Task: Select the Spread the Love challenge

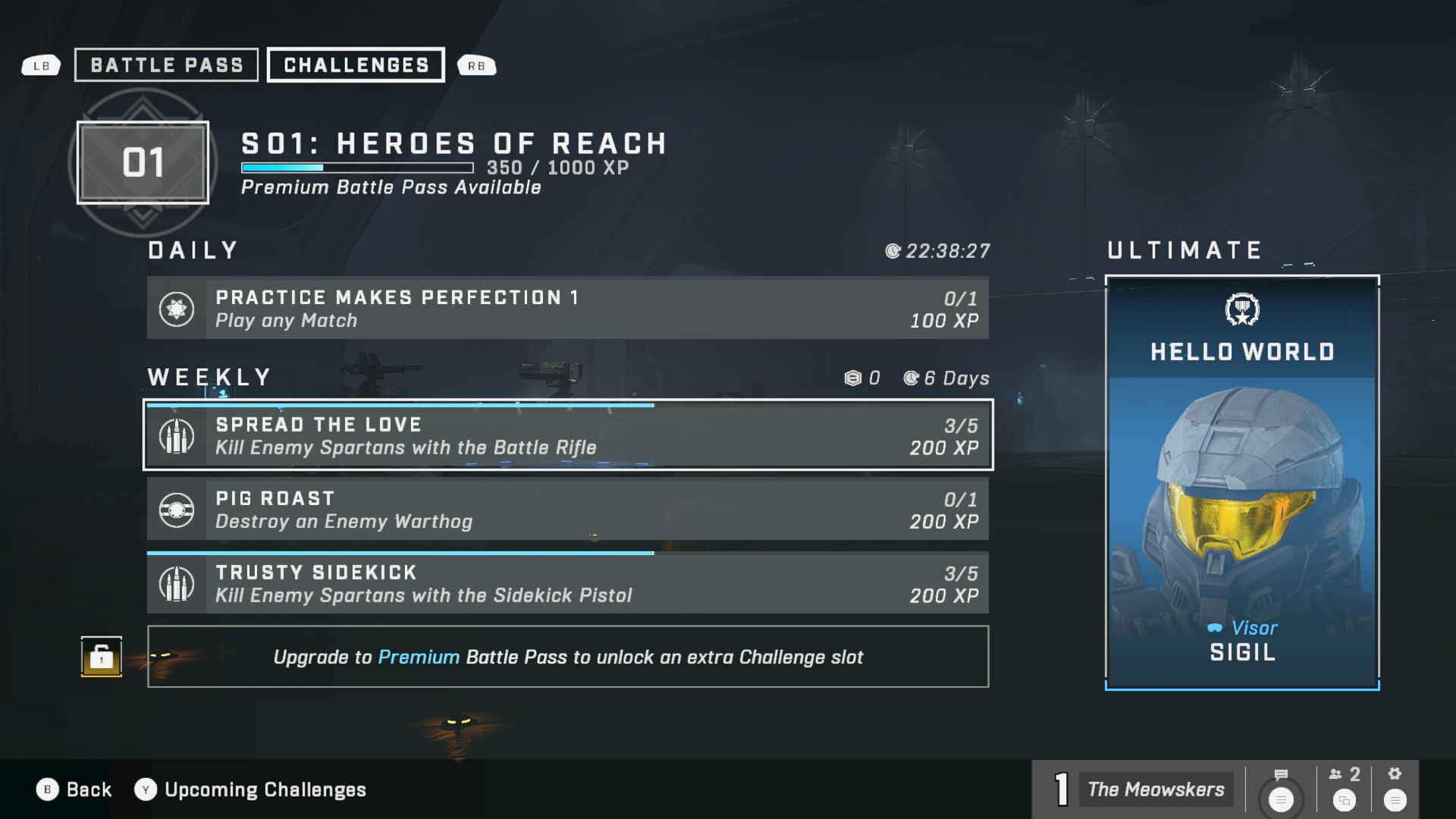Action: 567,435
